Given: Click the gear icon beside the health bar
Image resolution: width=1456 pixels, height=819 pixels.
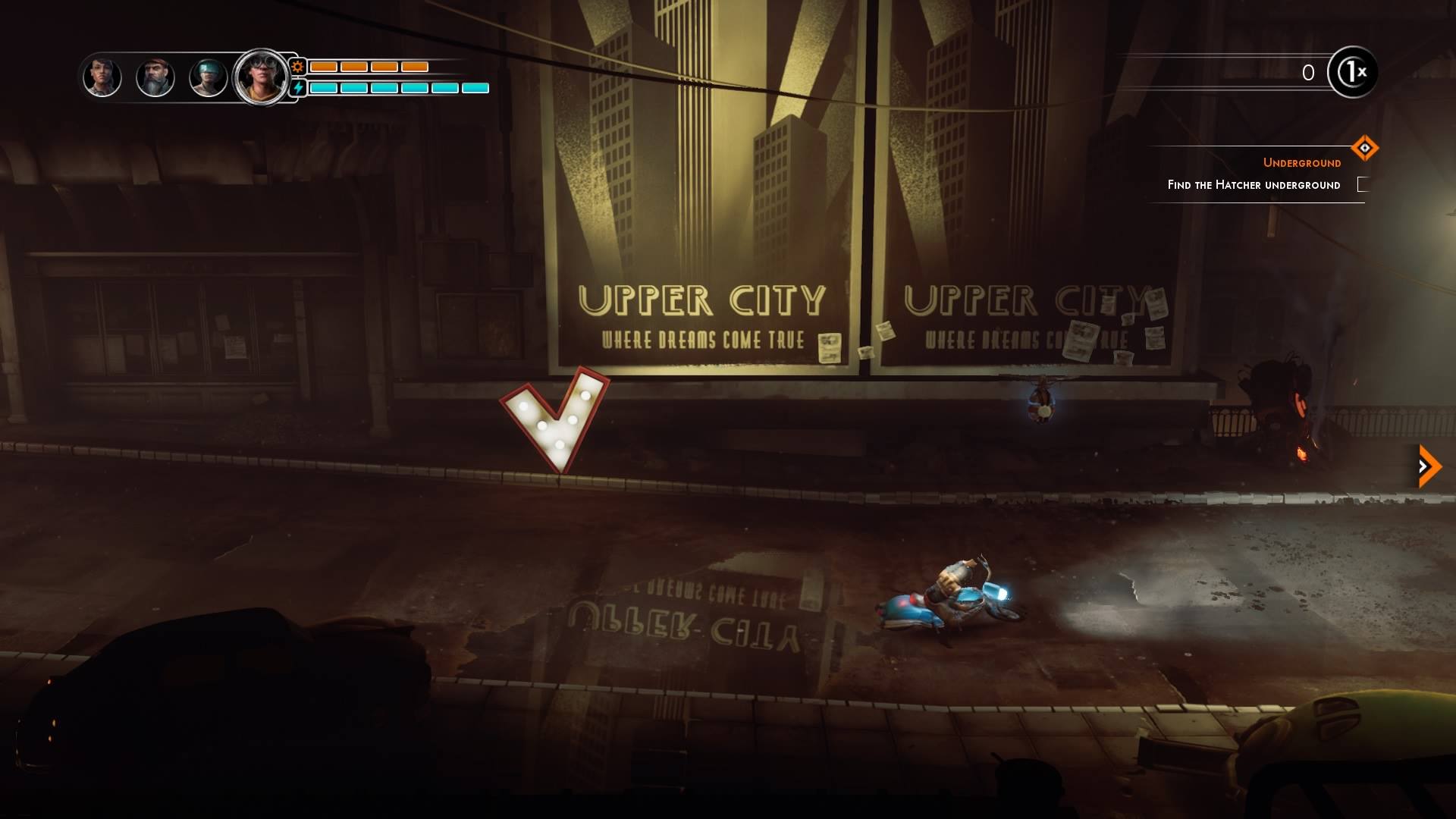Looking at the screenshot, I should pyautogui.click(x=299, y=67).
